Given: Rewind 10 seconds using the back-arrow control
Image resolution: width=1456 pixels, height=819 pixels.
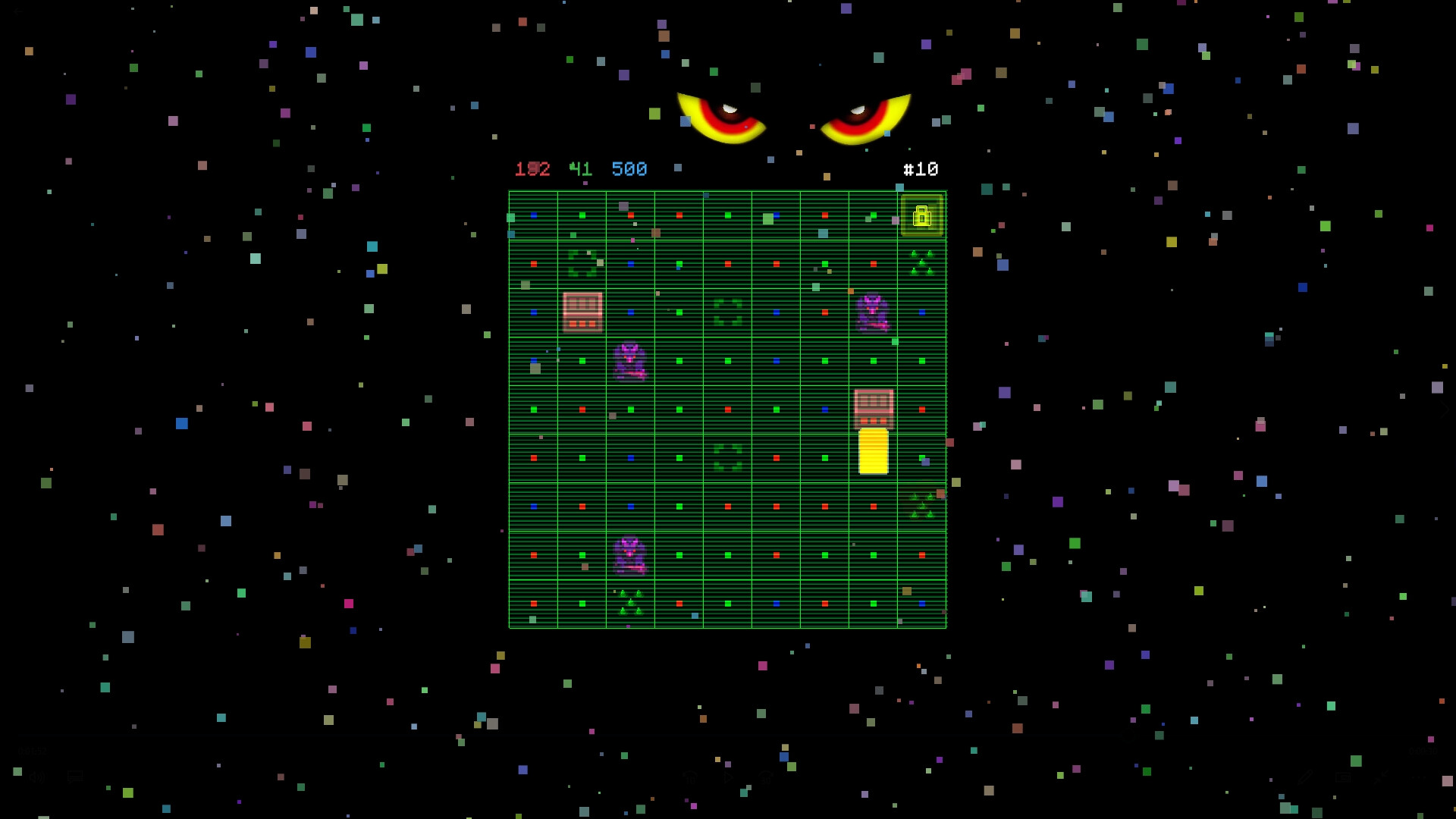Looking at the screenshot, I should point(689,777).
